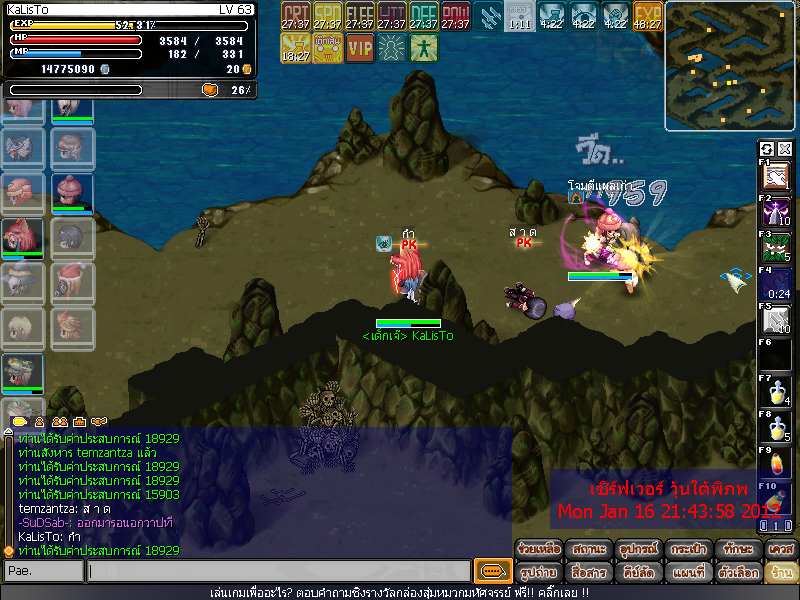800x600 pixels.
Task: Use the F7 white potion bottle
Action: coord(777,393)
